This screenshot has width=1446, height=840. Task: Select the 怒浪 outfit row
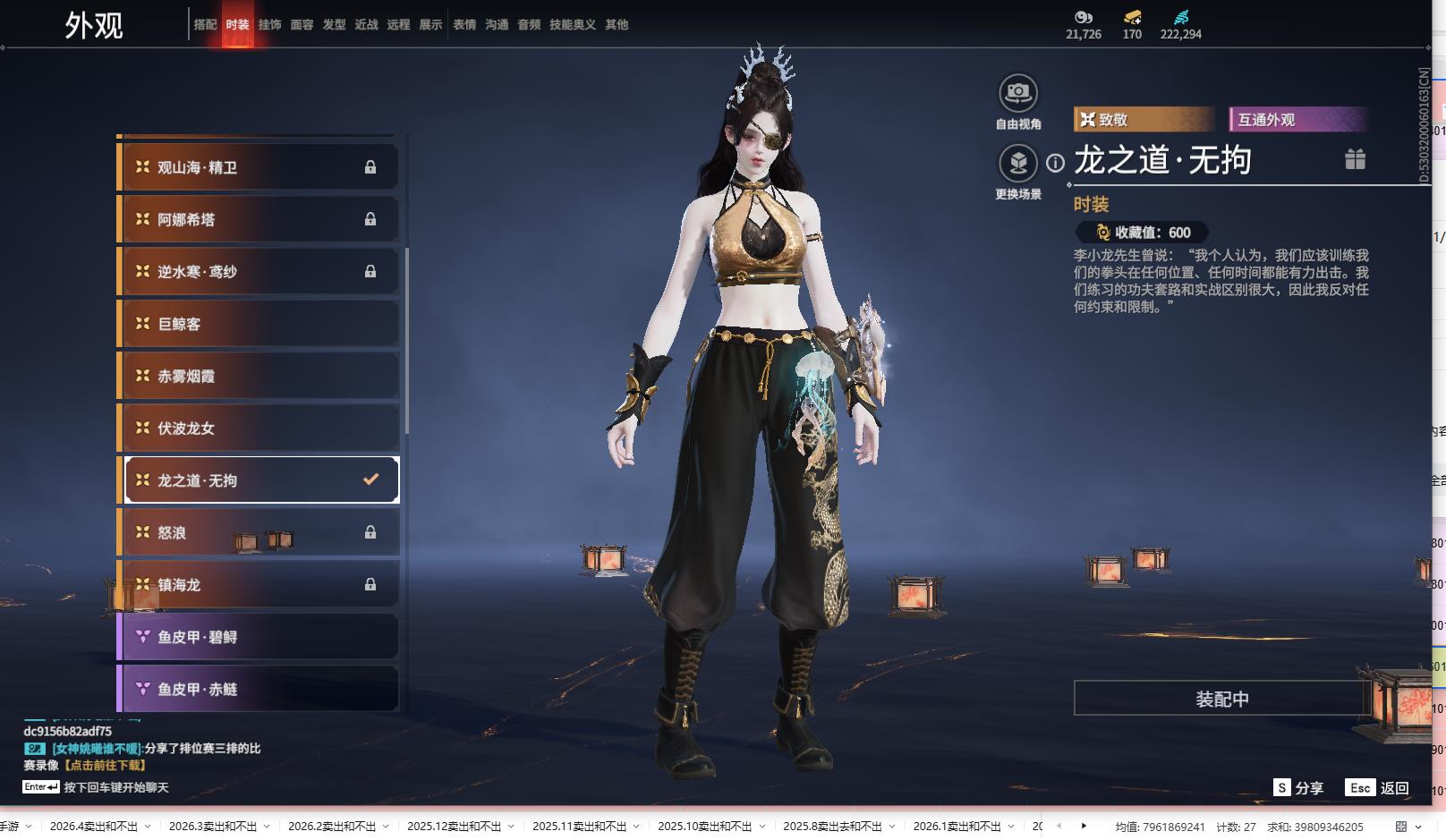[259, 532]
